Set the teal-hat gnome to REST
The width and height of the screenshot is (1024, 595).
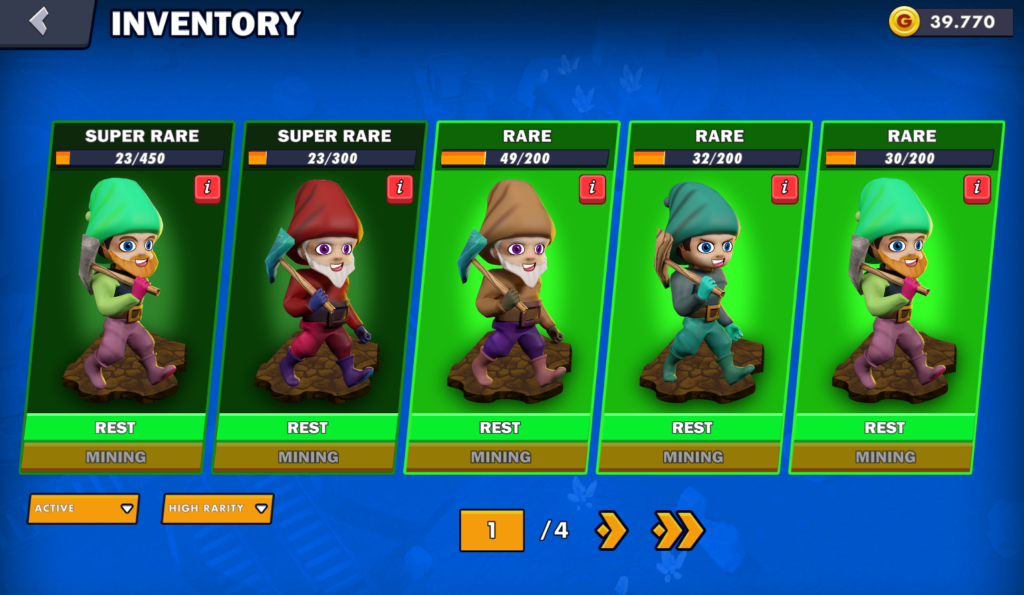[x=692, y=428]
